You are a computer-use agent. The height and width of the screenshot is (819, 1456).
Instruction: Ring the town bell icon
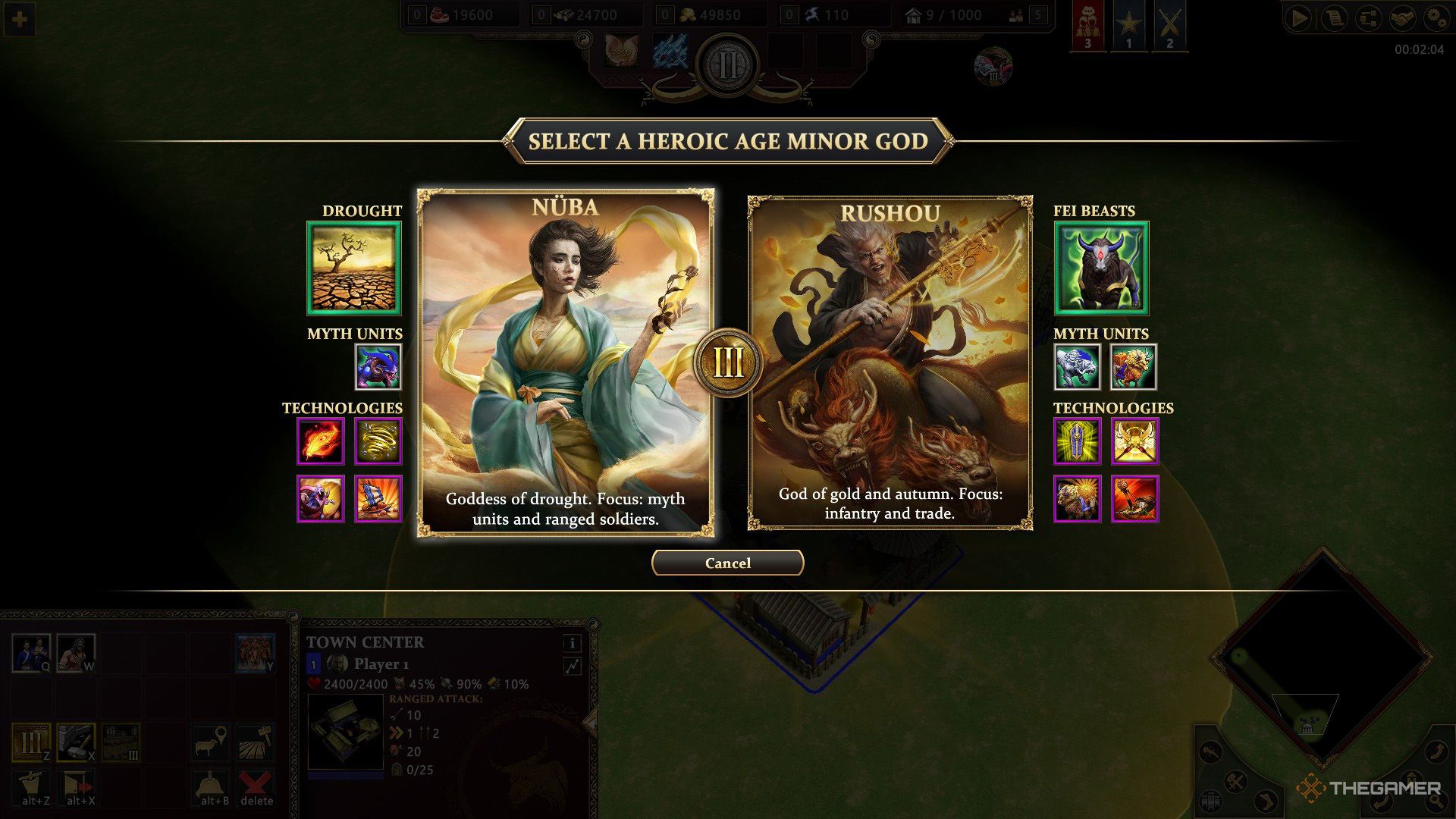(210, 784)
